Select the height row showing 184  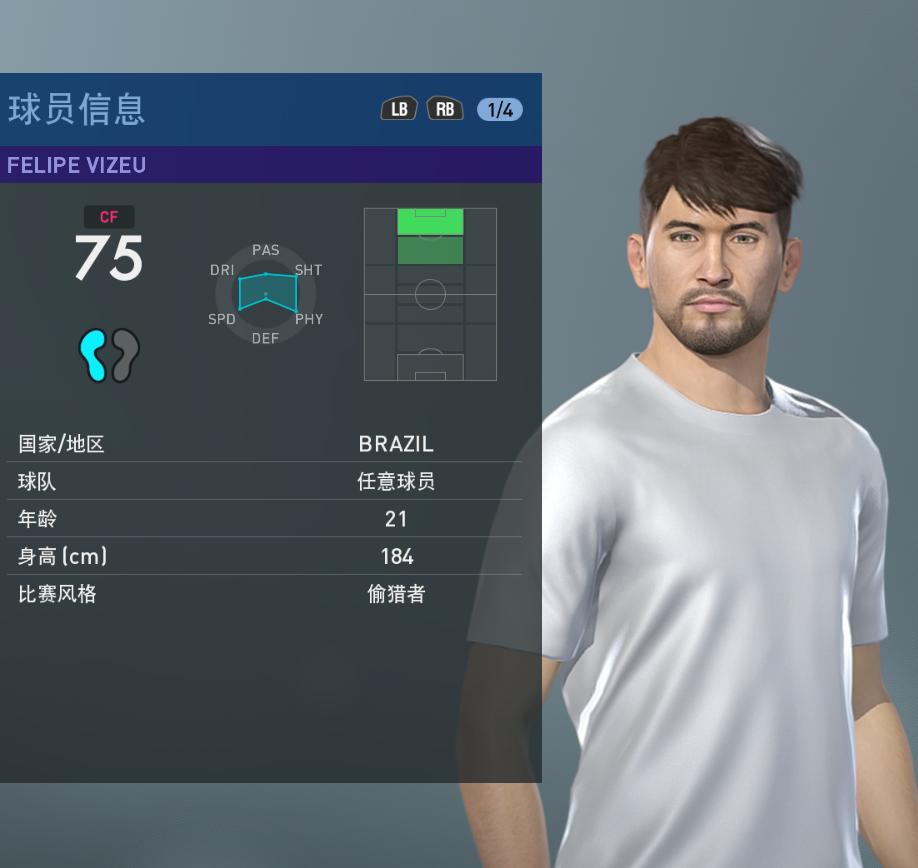pos(265,556)
